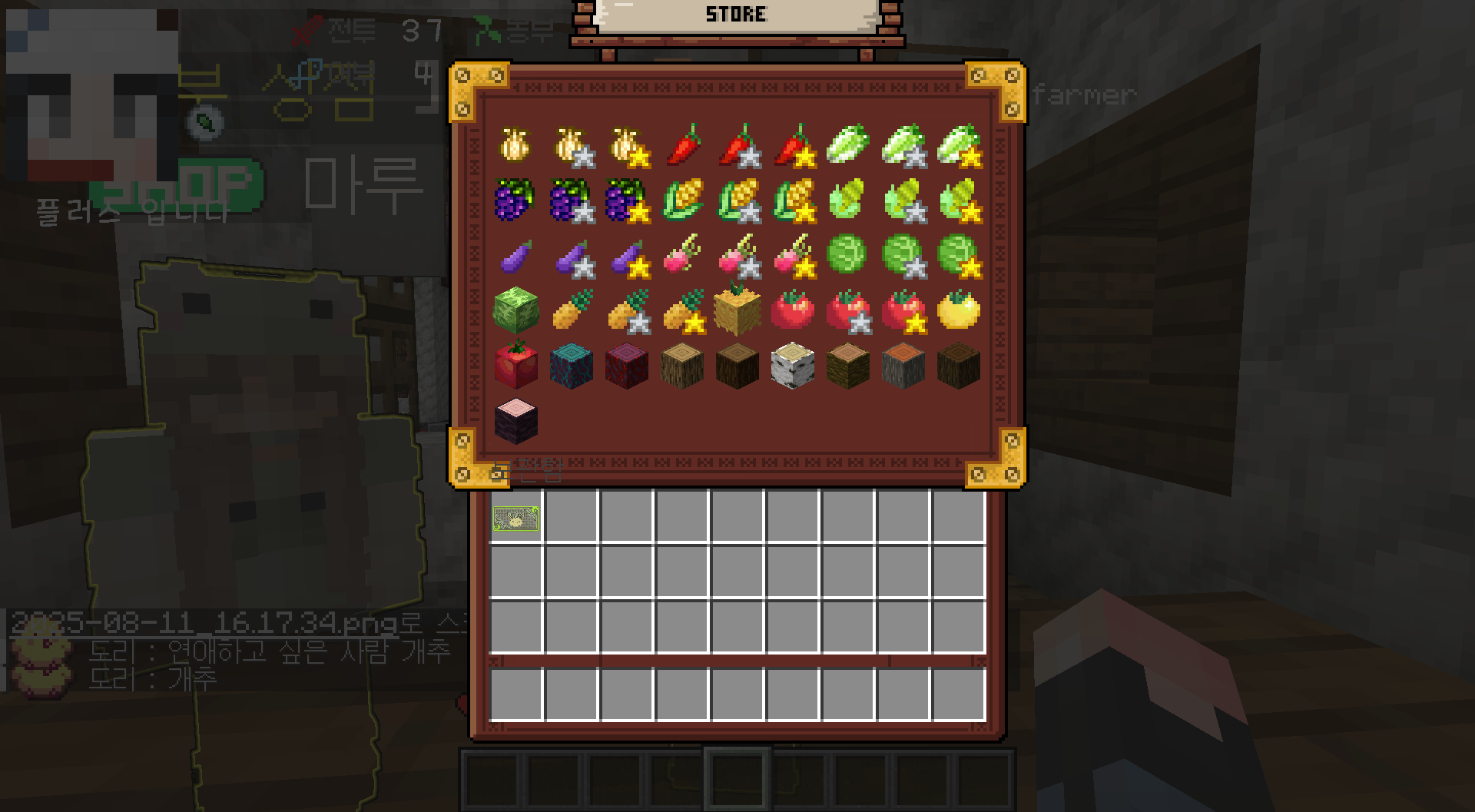Pick the plain round green cabbage
This screenshot has width=1475, height=812.
(x=848, y=255)
